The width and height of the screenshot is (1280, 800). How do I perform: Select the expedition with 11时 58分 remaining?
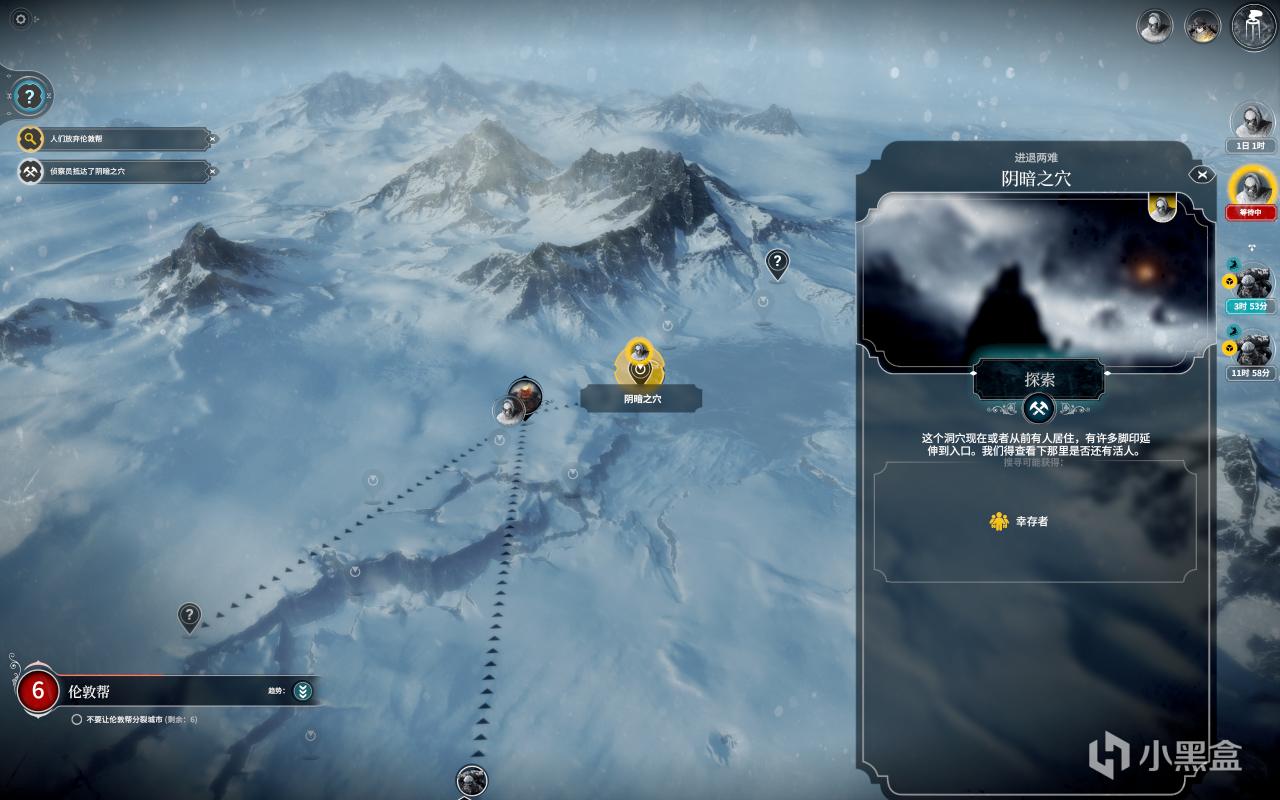point(1251,348)
